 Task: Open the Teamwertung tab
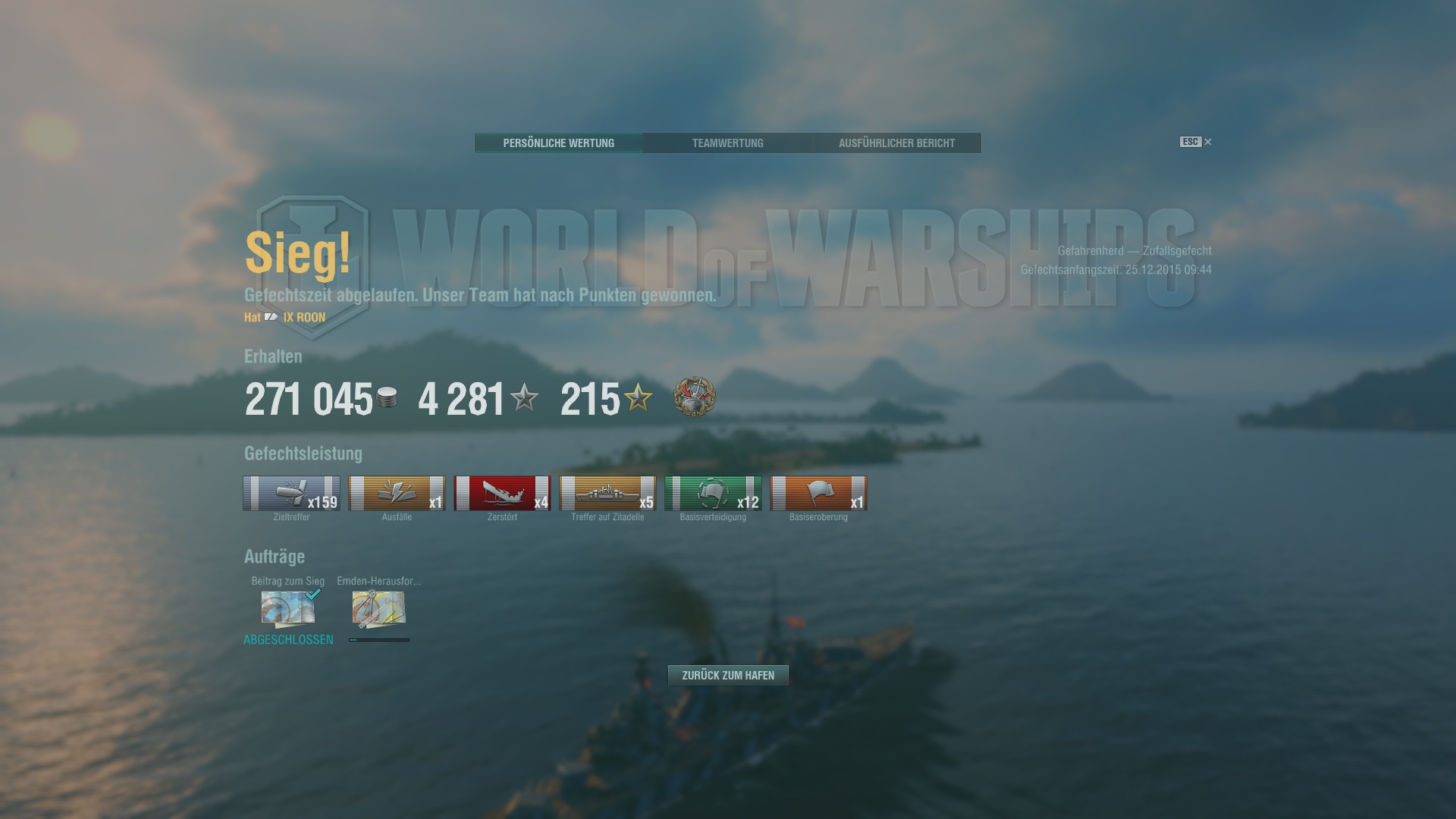(727, 143)
